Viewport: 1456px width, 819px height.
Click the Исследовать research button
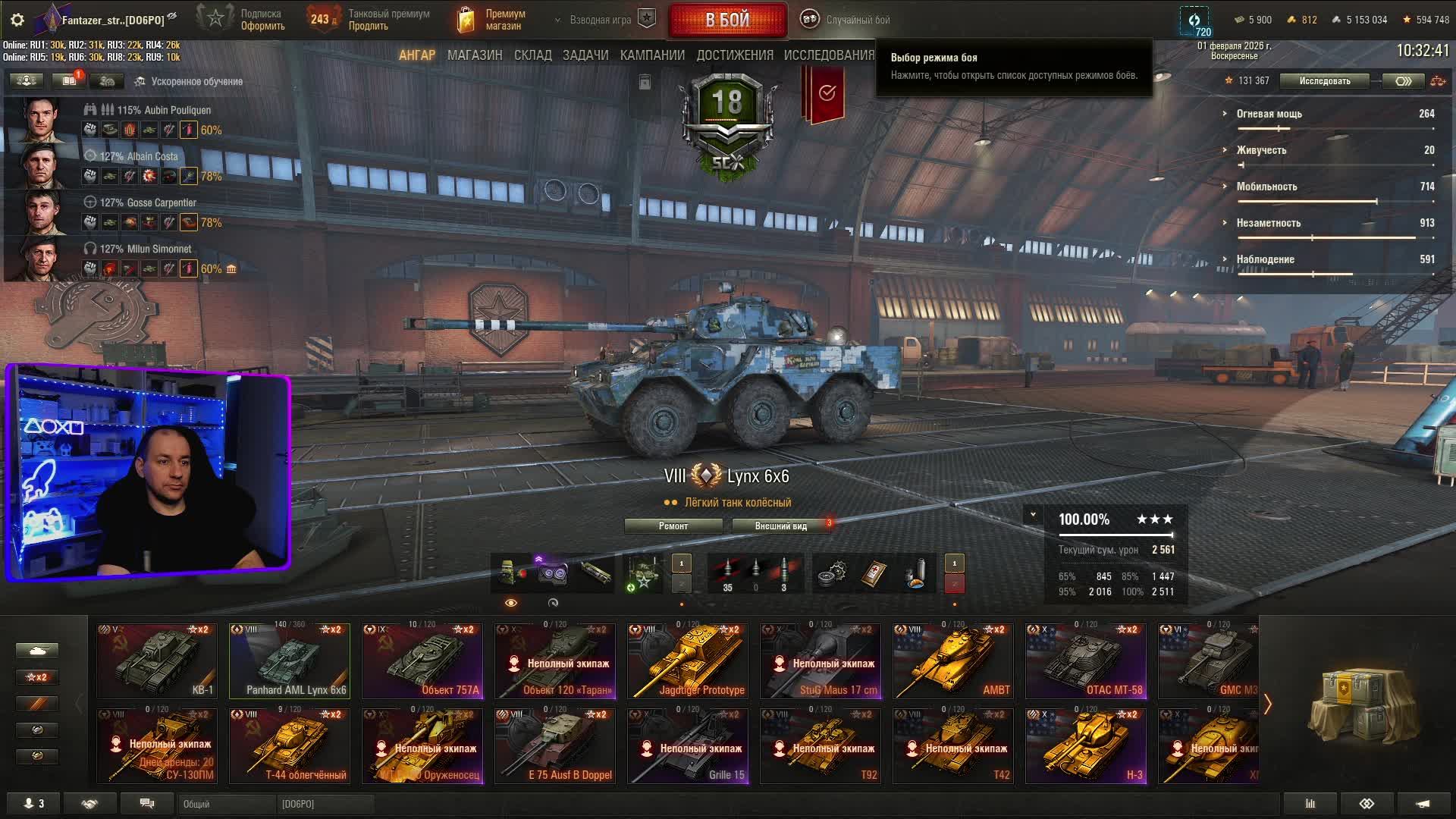pyautogui.click(x=1324, y=81)
